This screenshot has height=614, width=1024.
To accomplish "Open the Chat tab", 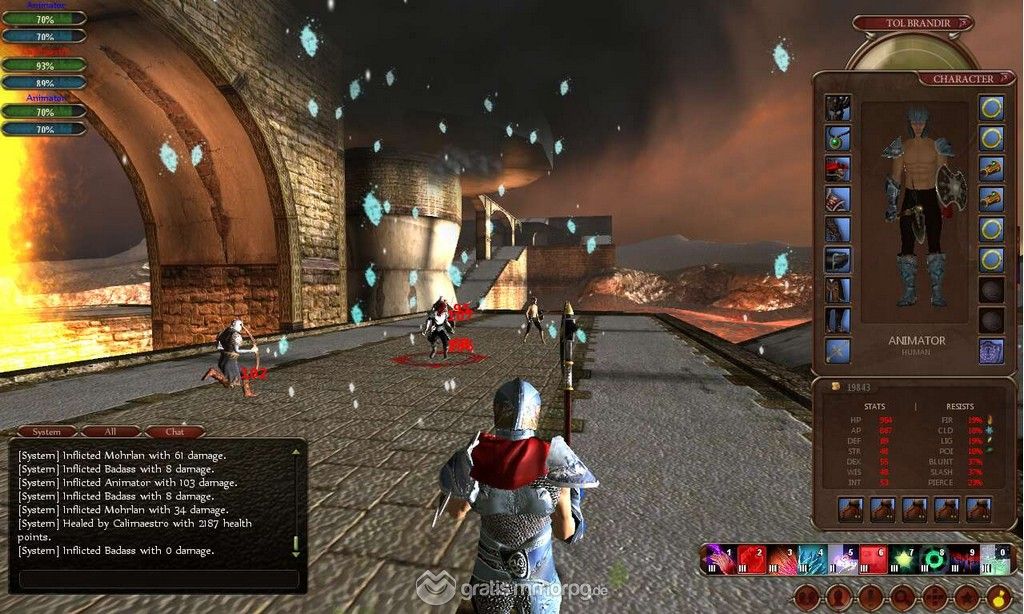I will click(174, 432).
